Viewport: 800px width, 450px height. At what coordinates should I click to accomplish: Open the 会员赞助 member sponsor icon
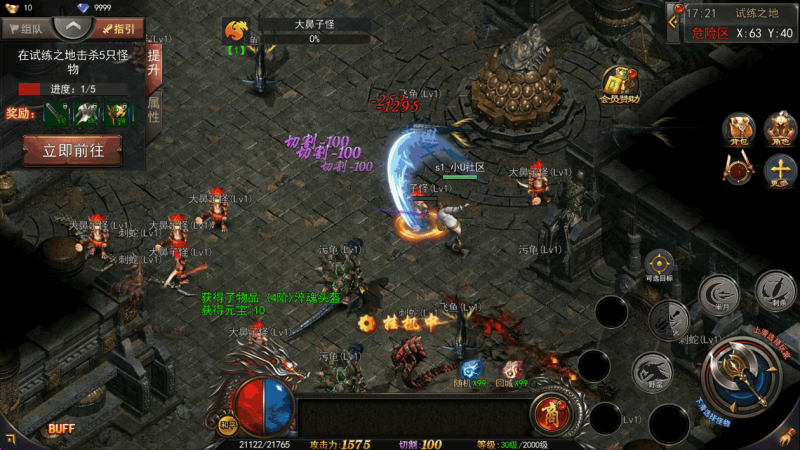click(x=620, y=85)
